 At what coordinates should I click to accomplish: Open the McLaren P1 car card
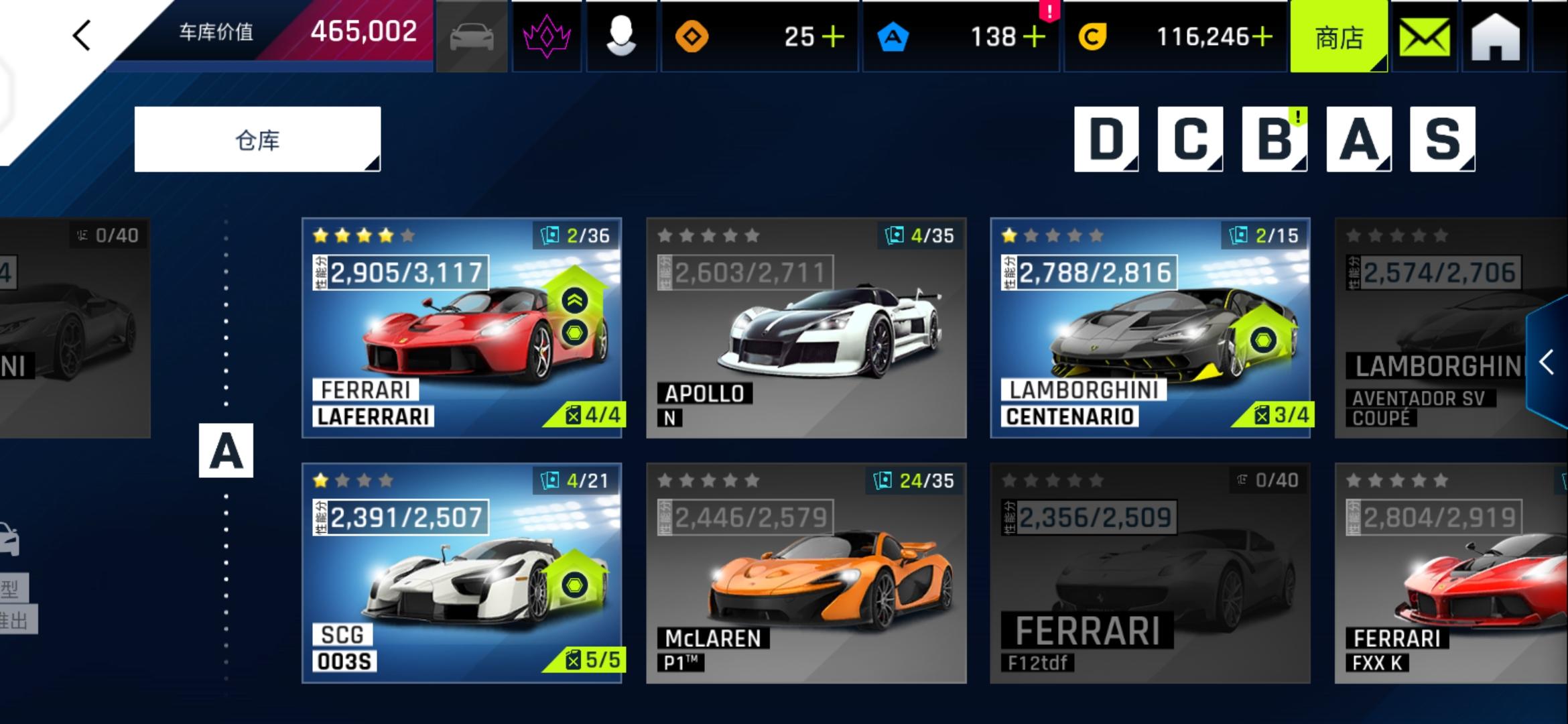point(806,573)
